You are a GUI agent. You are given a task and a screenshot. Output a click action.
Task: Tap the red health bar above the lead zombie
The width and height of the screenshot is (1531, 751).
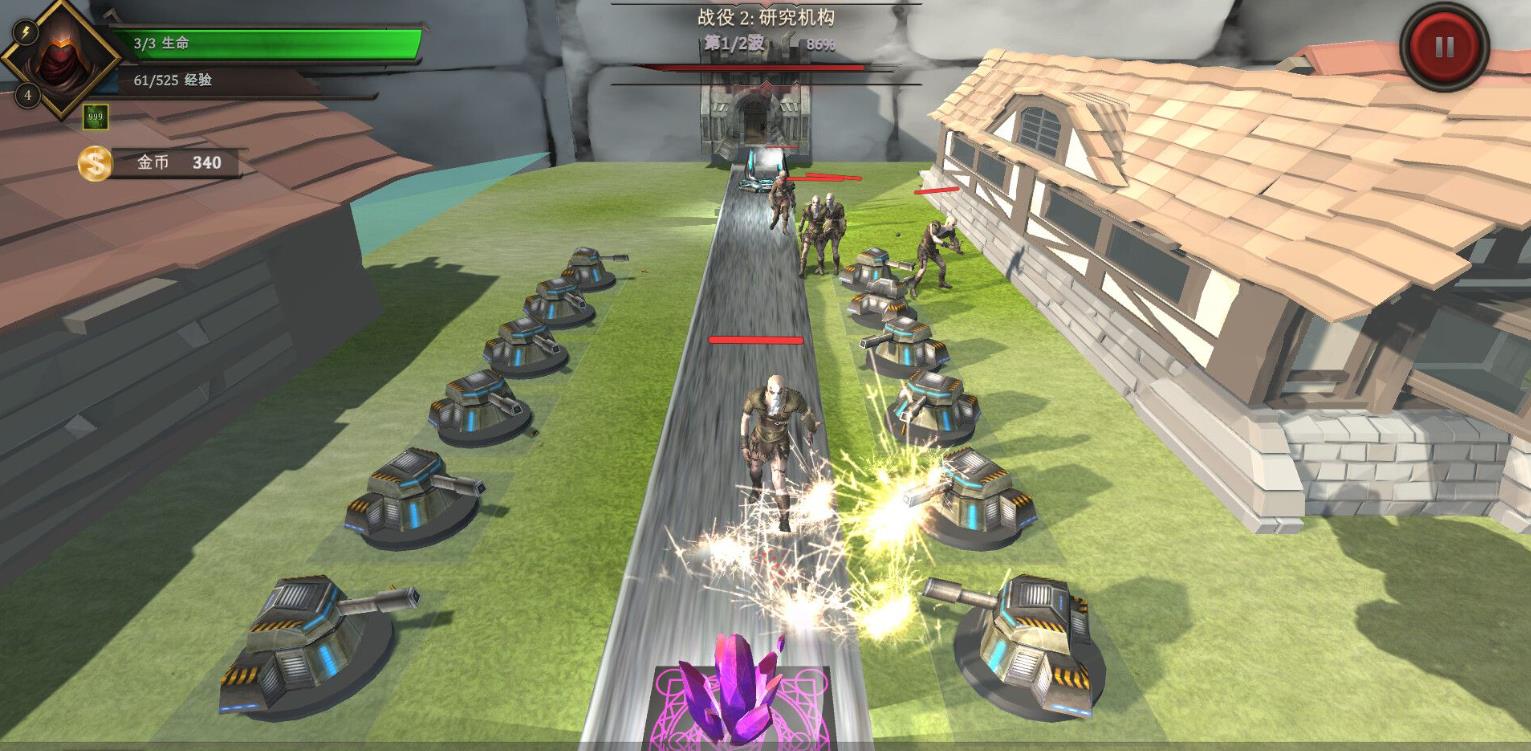(x=755, y=341)
